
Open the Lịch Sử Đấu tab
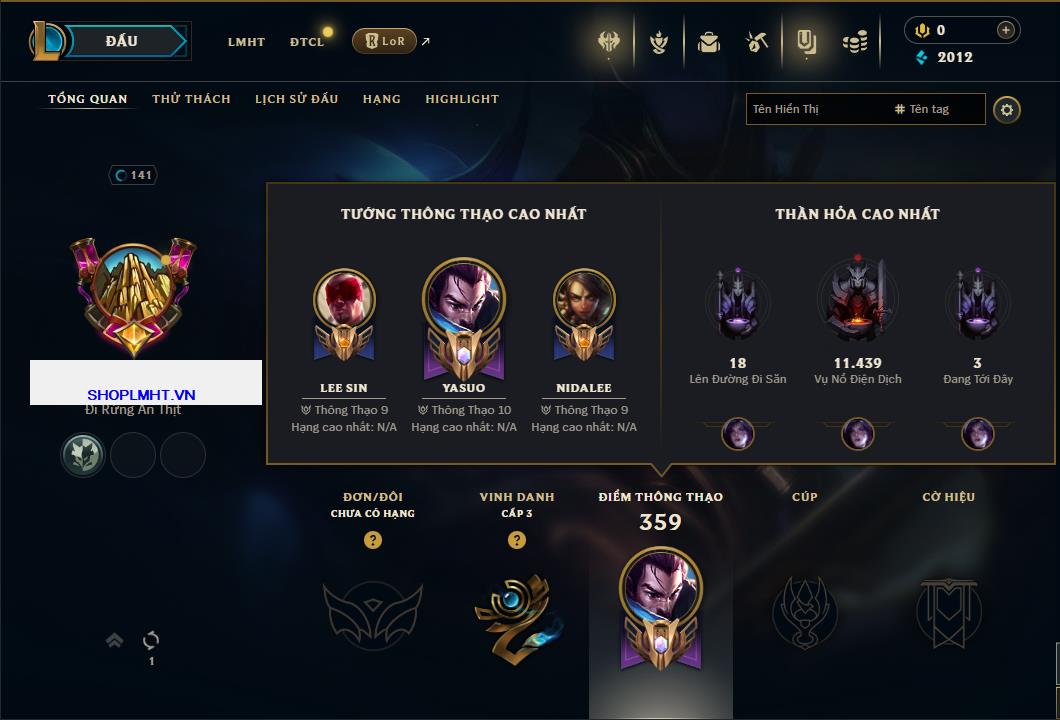(x=296, y=99)
